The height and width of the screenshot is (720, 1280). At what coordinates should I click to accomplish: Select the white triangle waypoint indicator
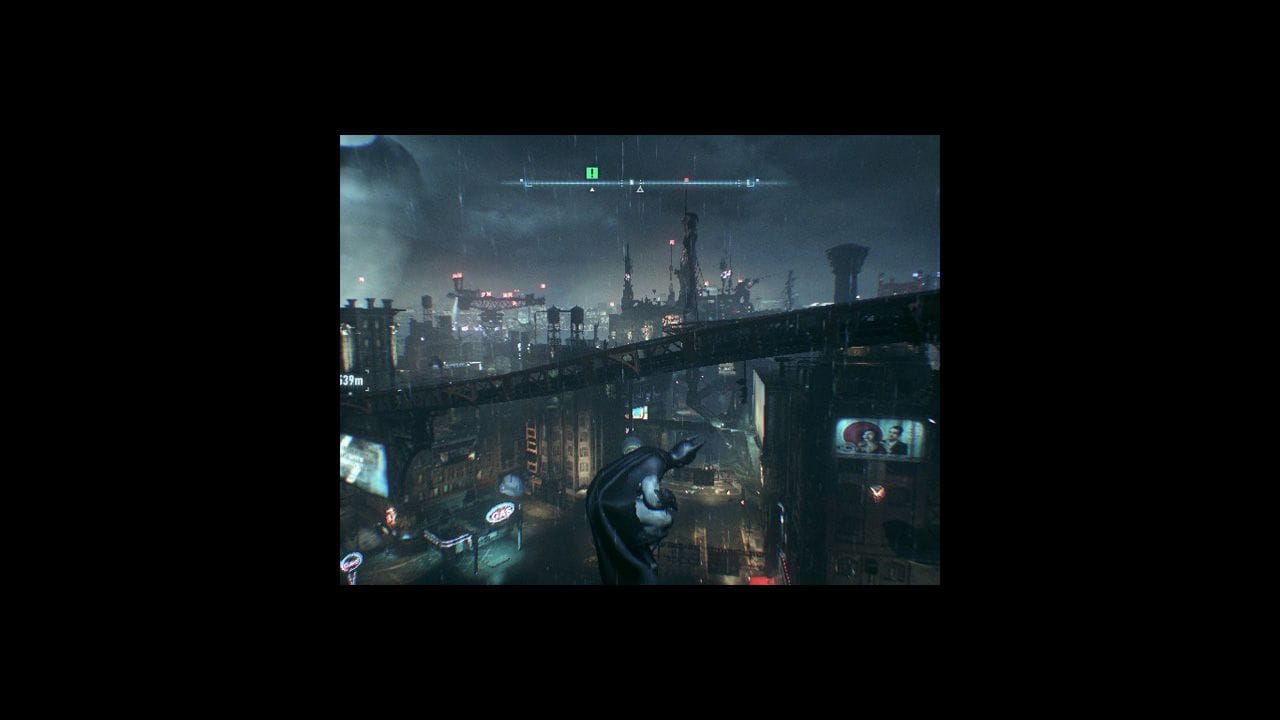tap(640, 189)
